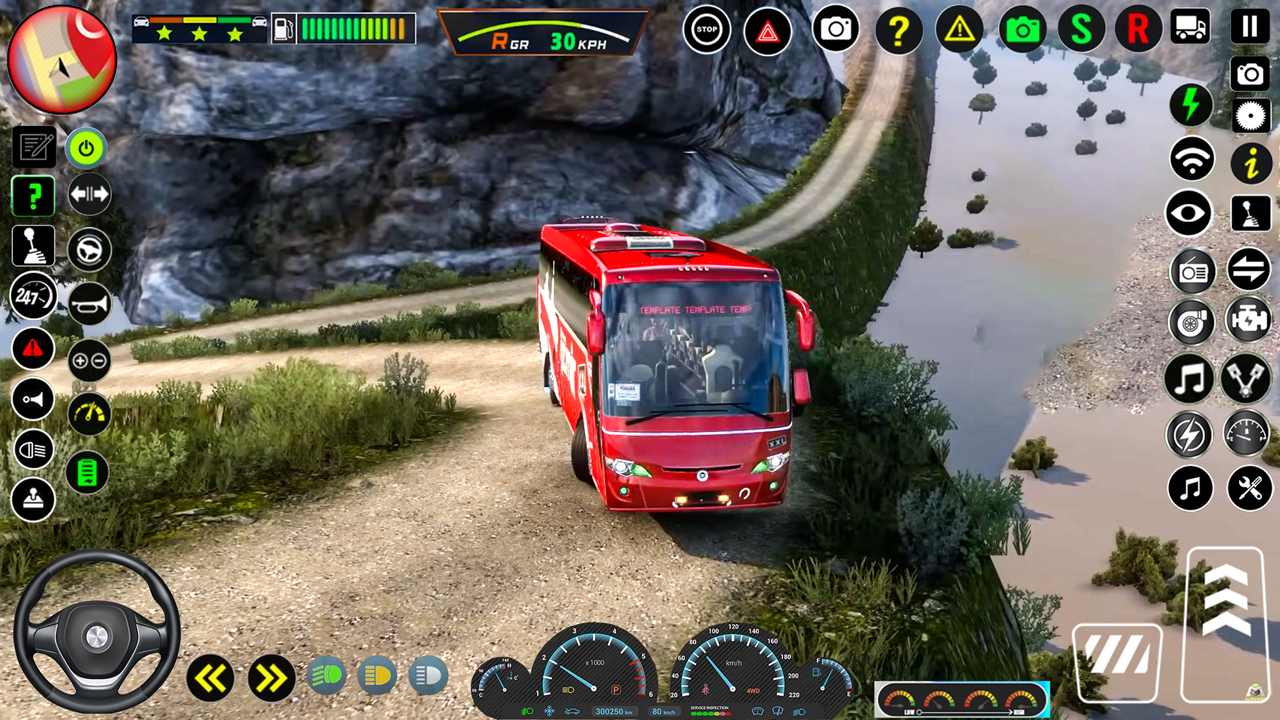Select the green S gear button
The image size is (1280, 720).
click(x=1081, y=30)
